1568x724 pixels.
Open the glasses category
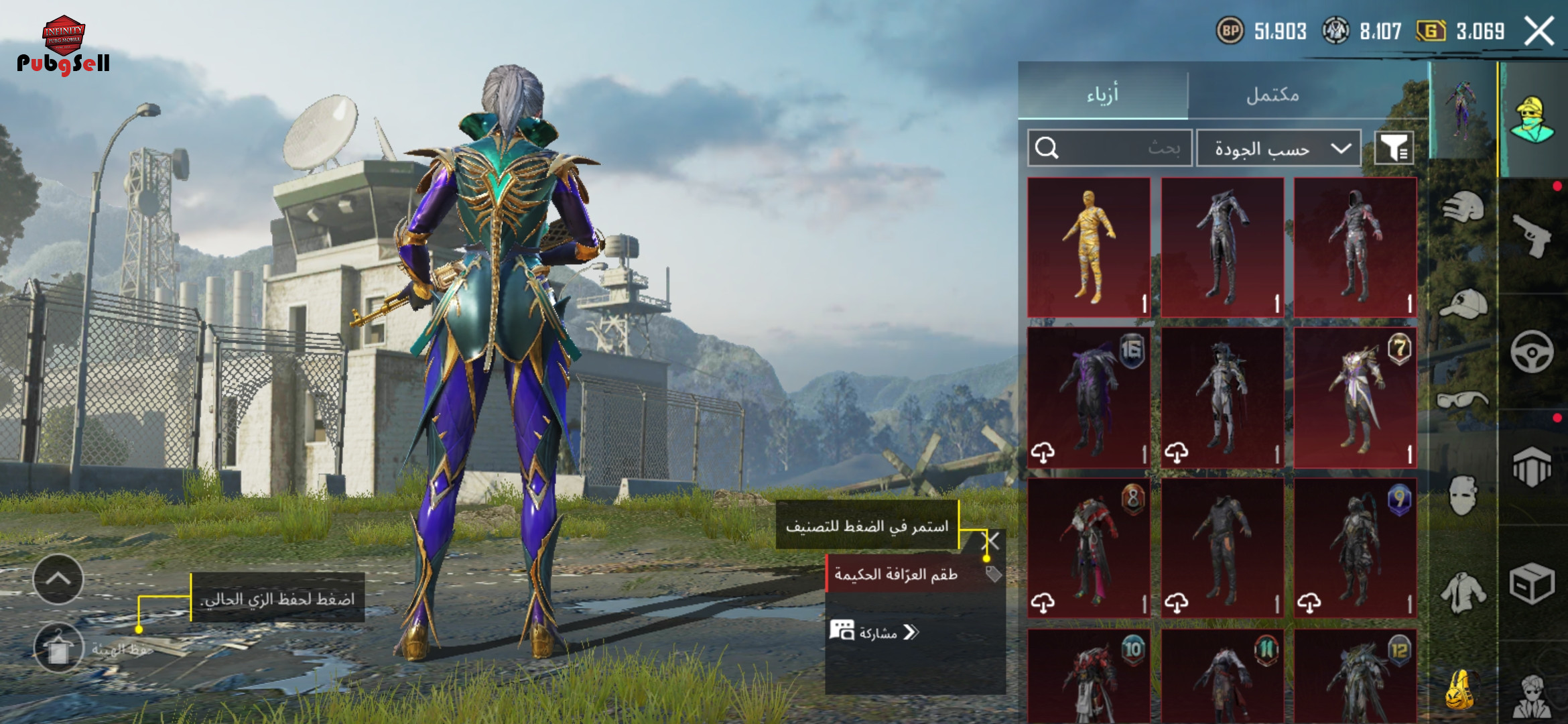coord(1463,400)
